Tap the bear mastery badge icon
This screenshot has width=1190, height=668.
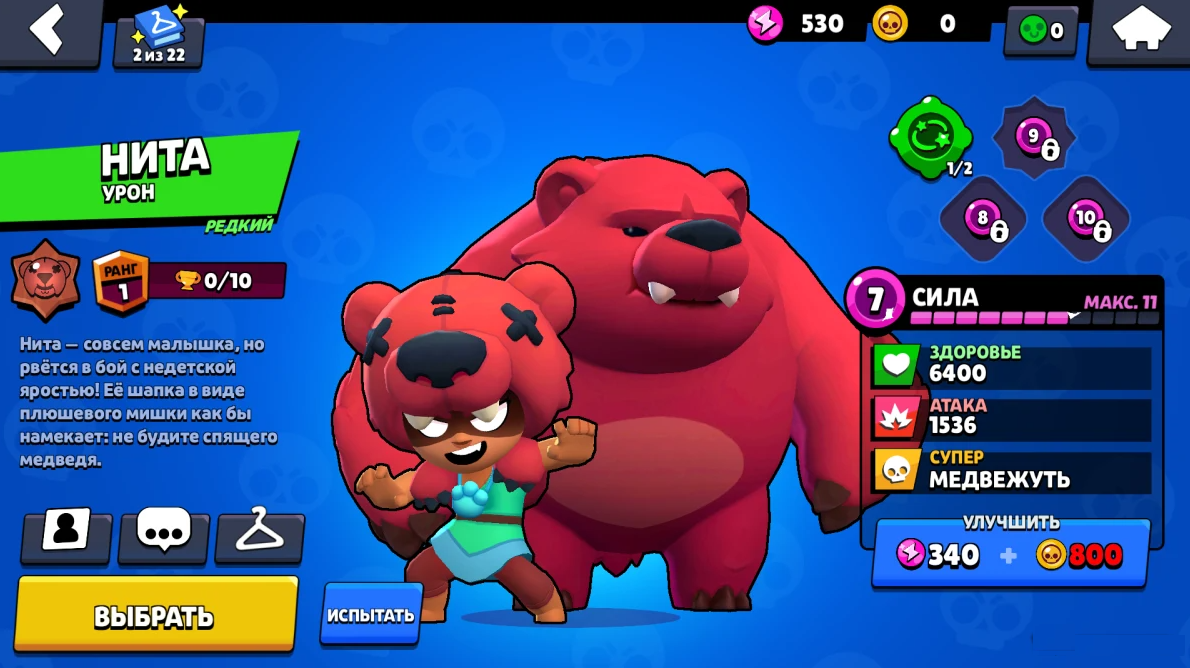(46, 280)
